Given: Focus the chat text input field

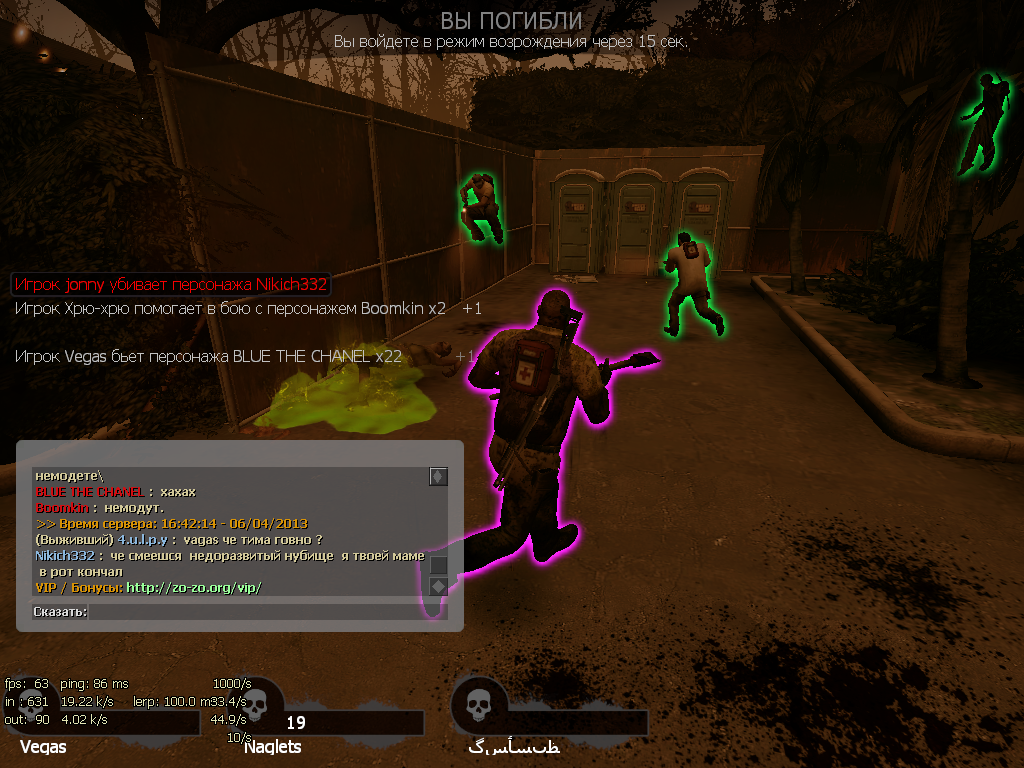Looking at the screenshot, I should coord(265,611).
